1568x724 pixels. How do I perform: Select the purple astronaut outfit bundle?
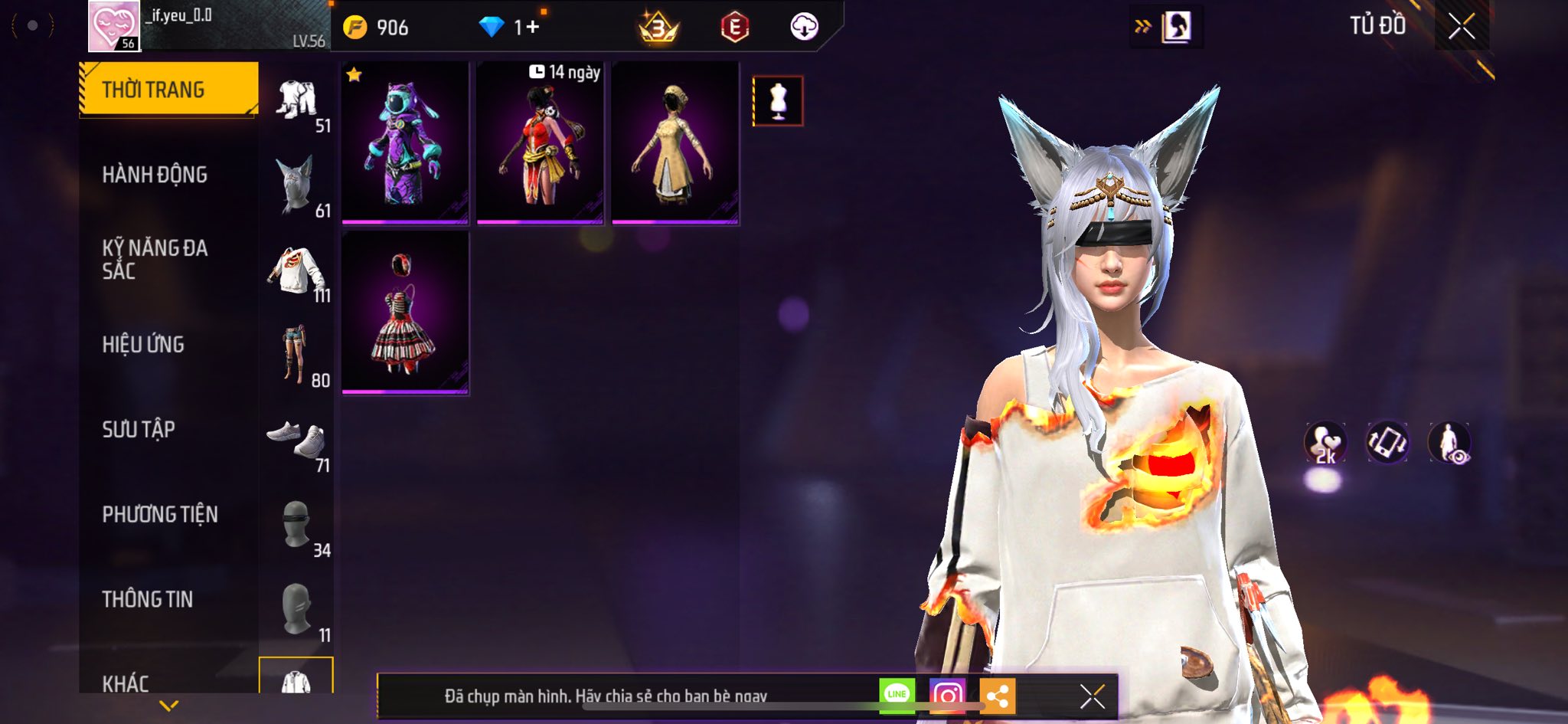[405, 143]
